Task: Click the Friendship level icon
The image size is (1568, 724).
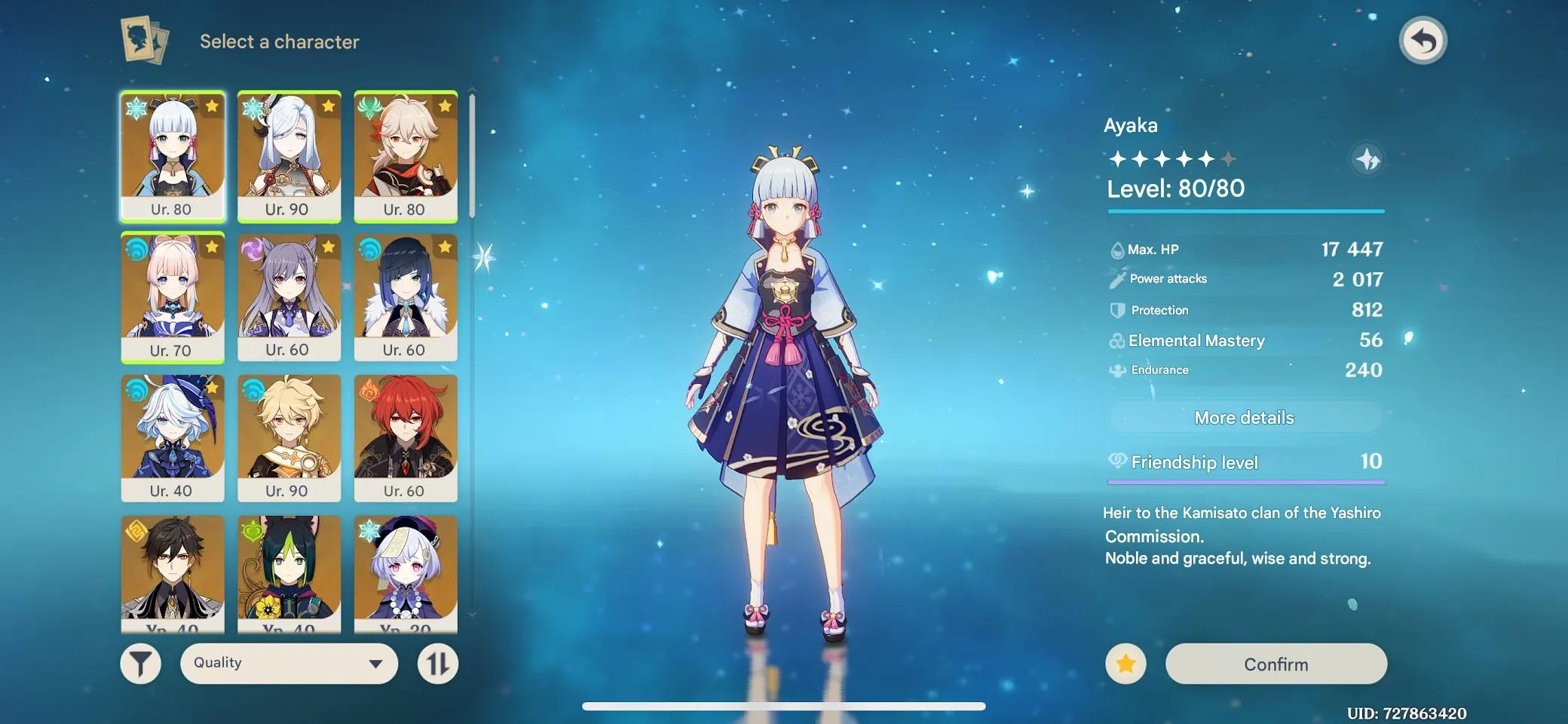Action: coord(1117,462)
